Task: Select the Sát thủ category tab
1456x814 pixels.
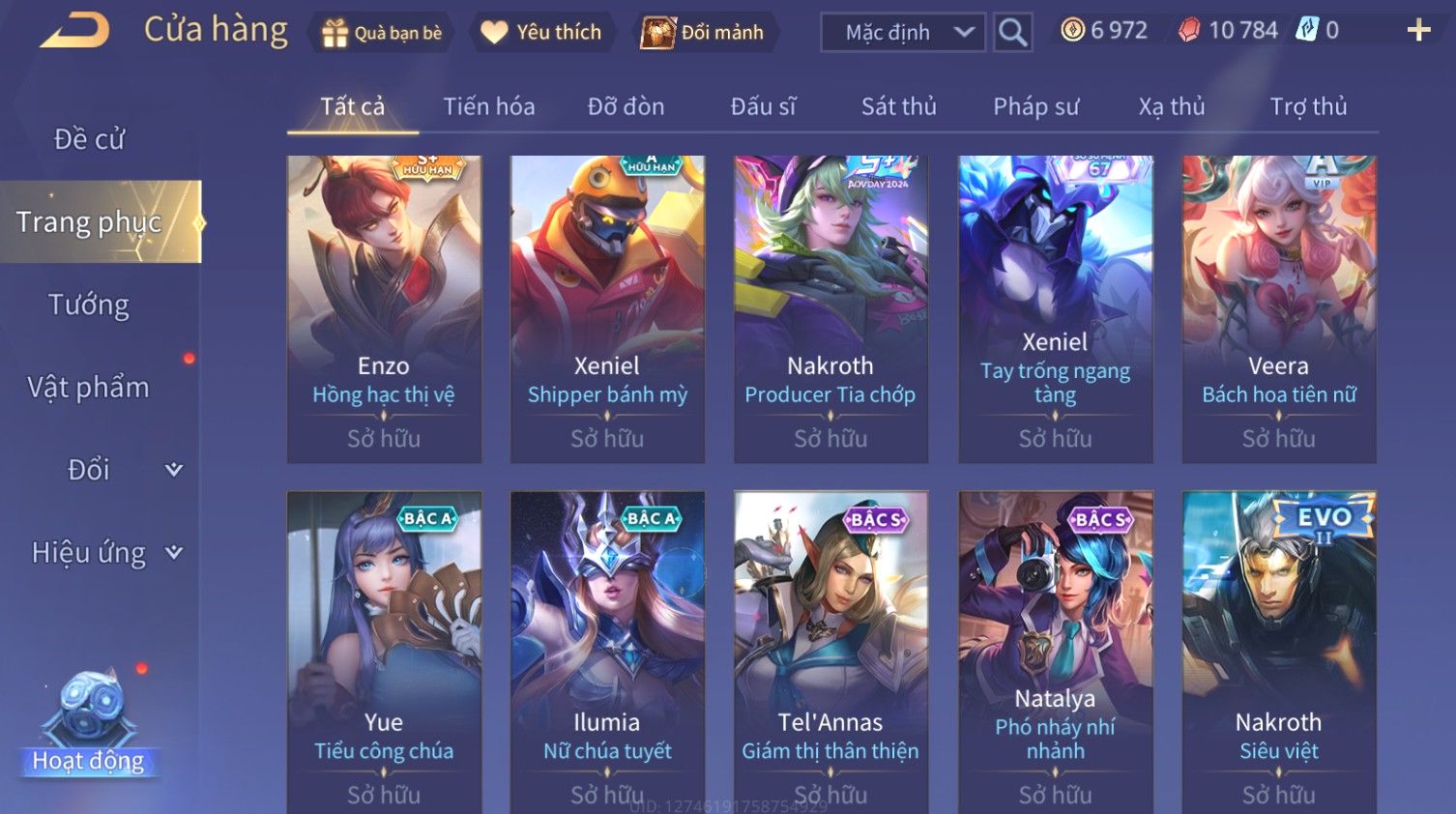Action: coord(898,106)
